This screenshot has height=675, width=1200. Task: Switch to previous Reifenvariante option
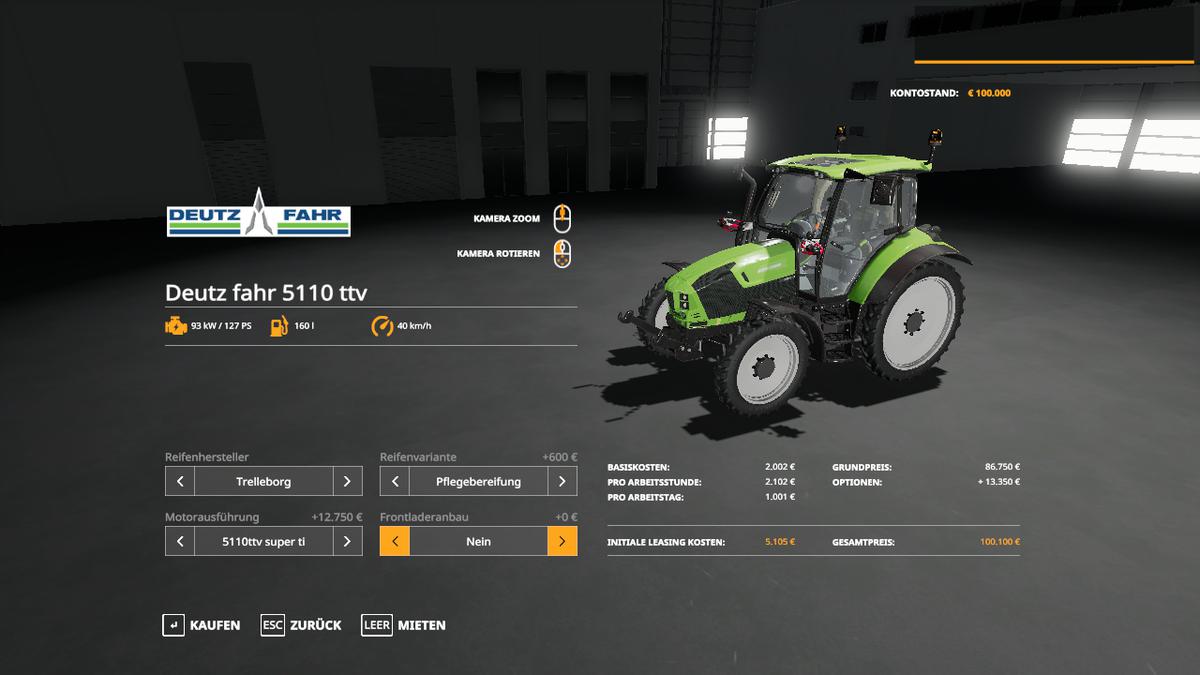pyautogui.click(x=395, y=481)
